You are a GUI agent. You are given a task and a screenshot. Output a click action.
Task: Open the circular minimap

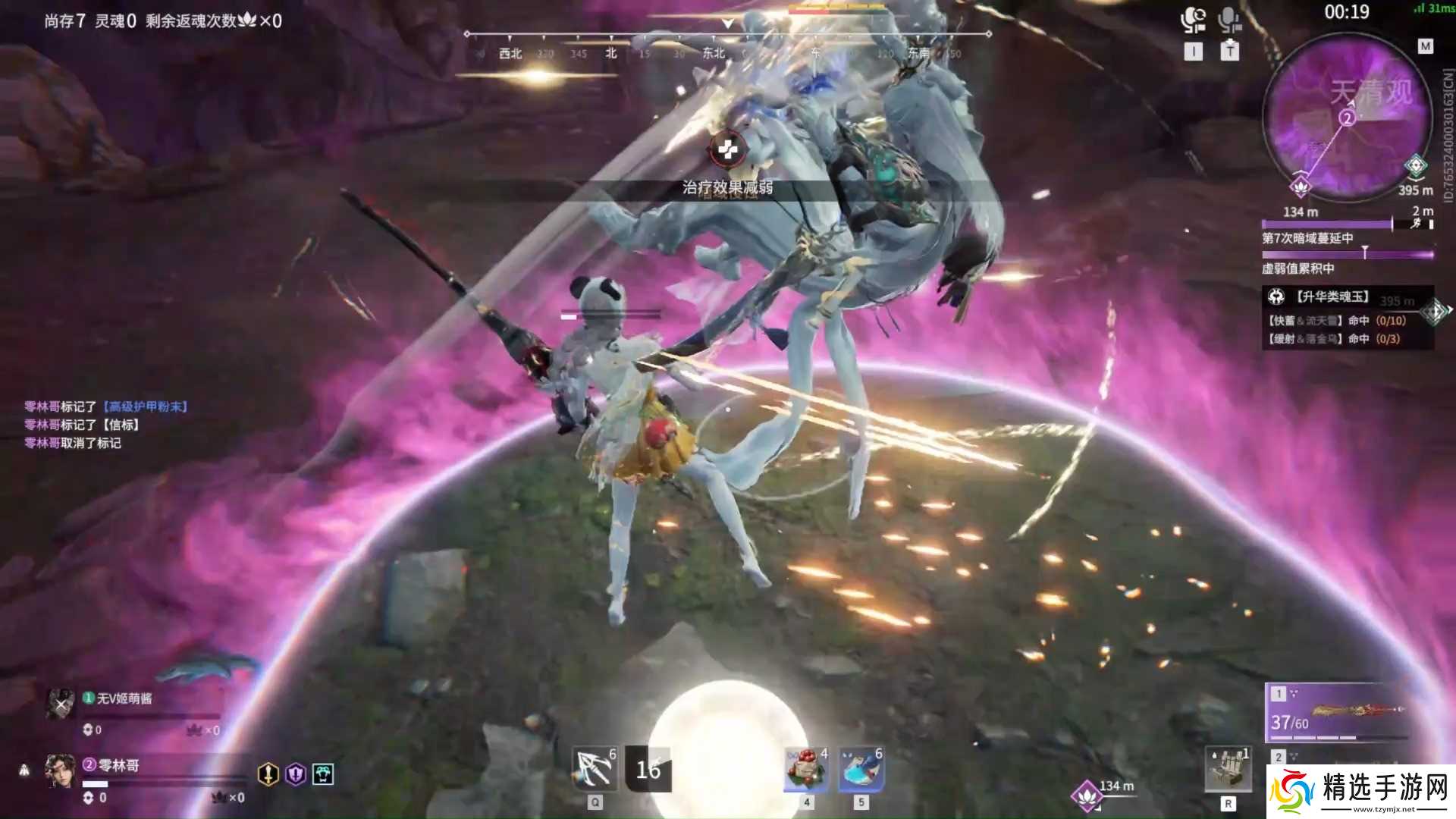[1347, 121]
